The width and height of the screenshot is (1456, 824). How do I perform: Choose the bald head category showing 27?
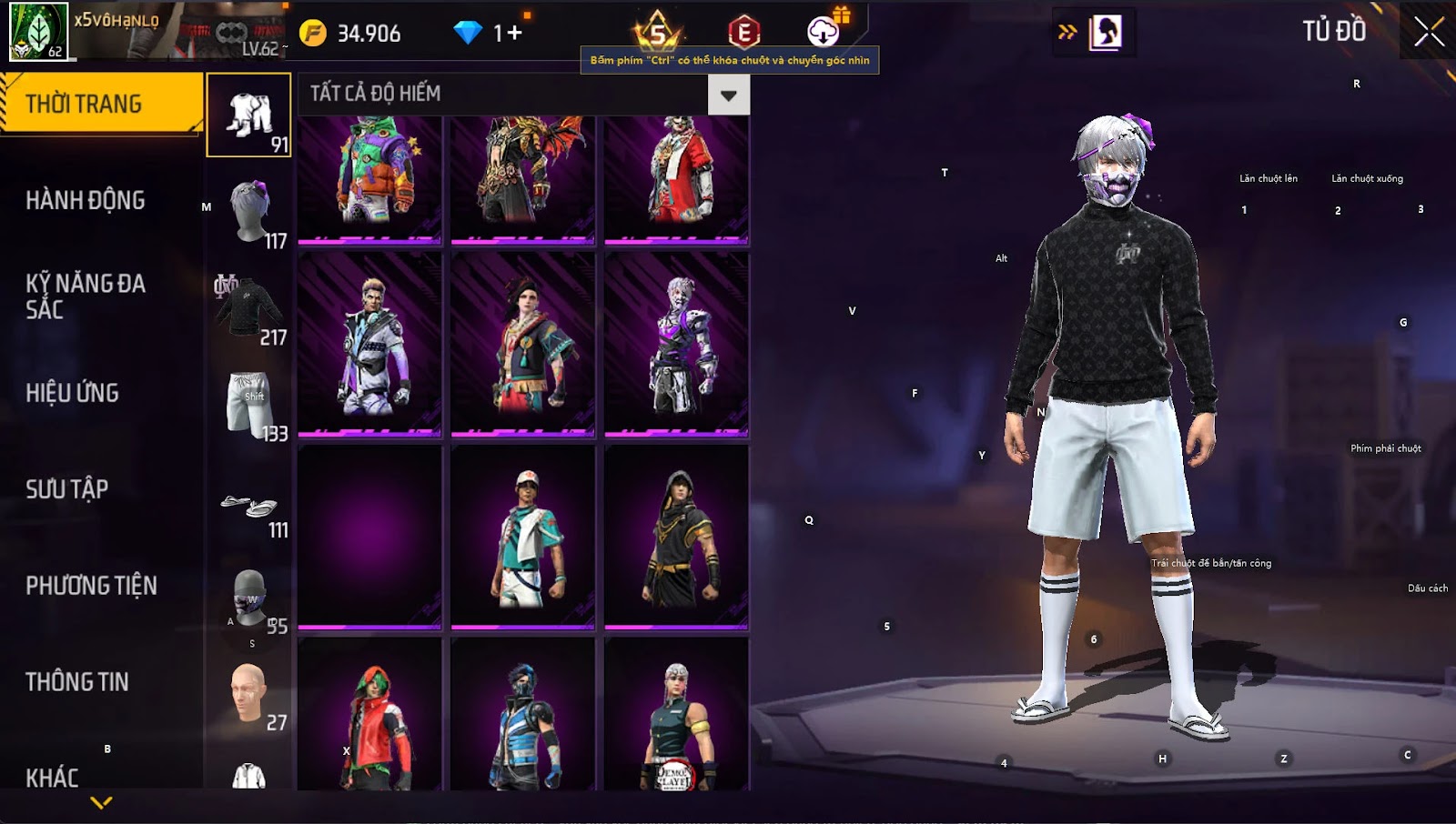tap(249, 694)
